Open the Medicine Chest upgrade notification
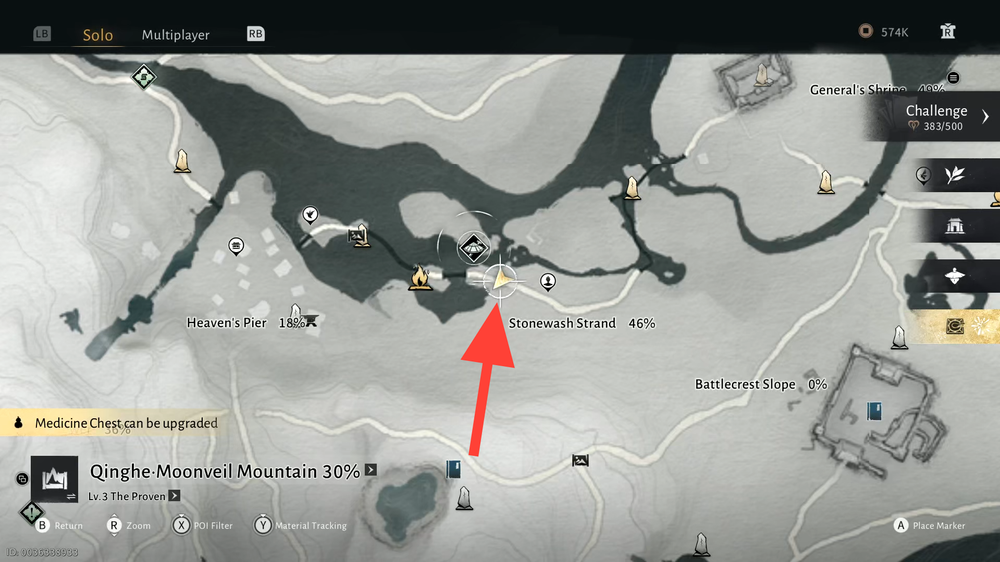Screen dimensions: 1000x562 coord(116,423)
